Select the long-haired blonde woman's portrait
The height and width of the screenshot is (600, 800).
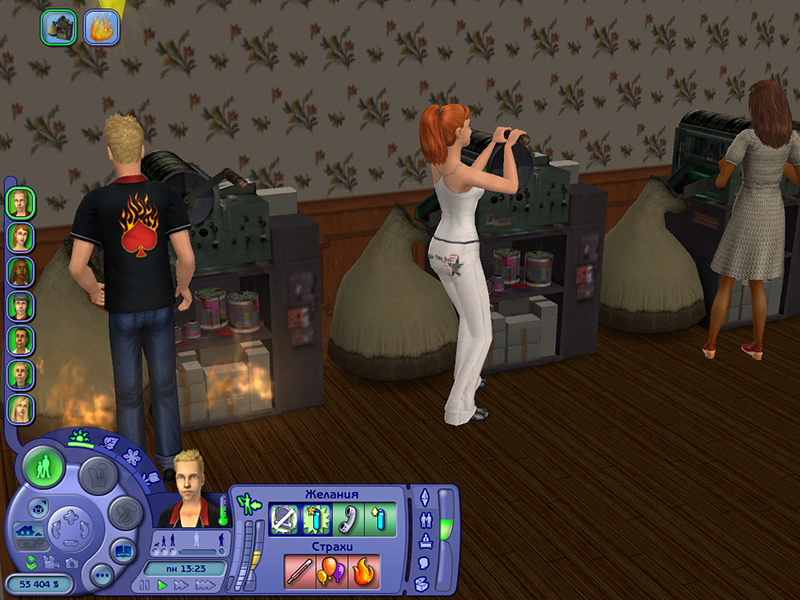click(x=20, y=408)
